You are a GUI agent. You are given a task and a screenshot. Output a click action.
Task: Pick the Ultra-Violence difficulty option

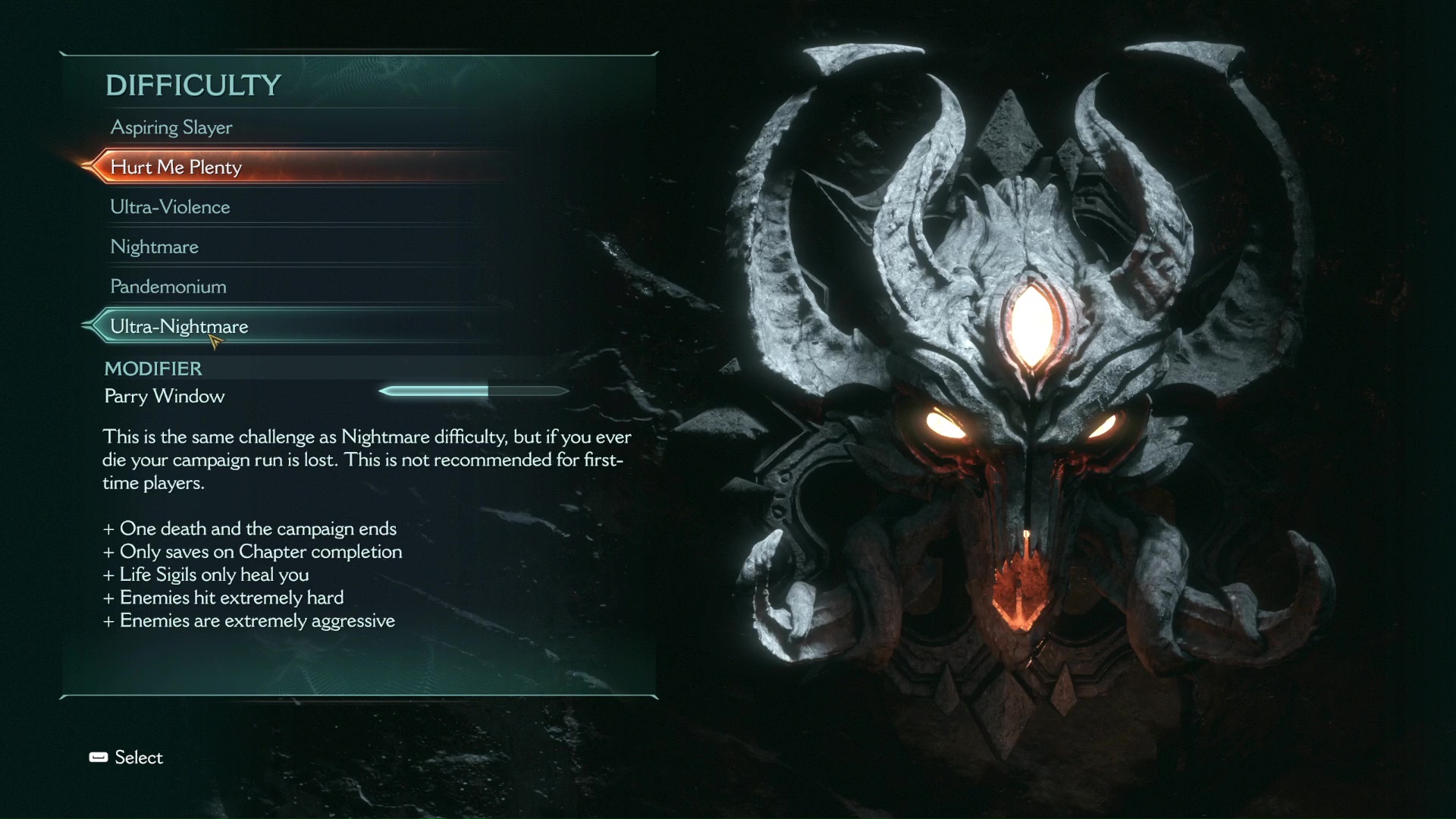coord(170,207)
